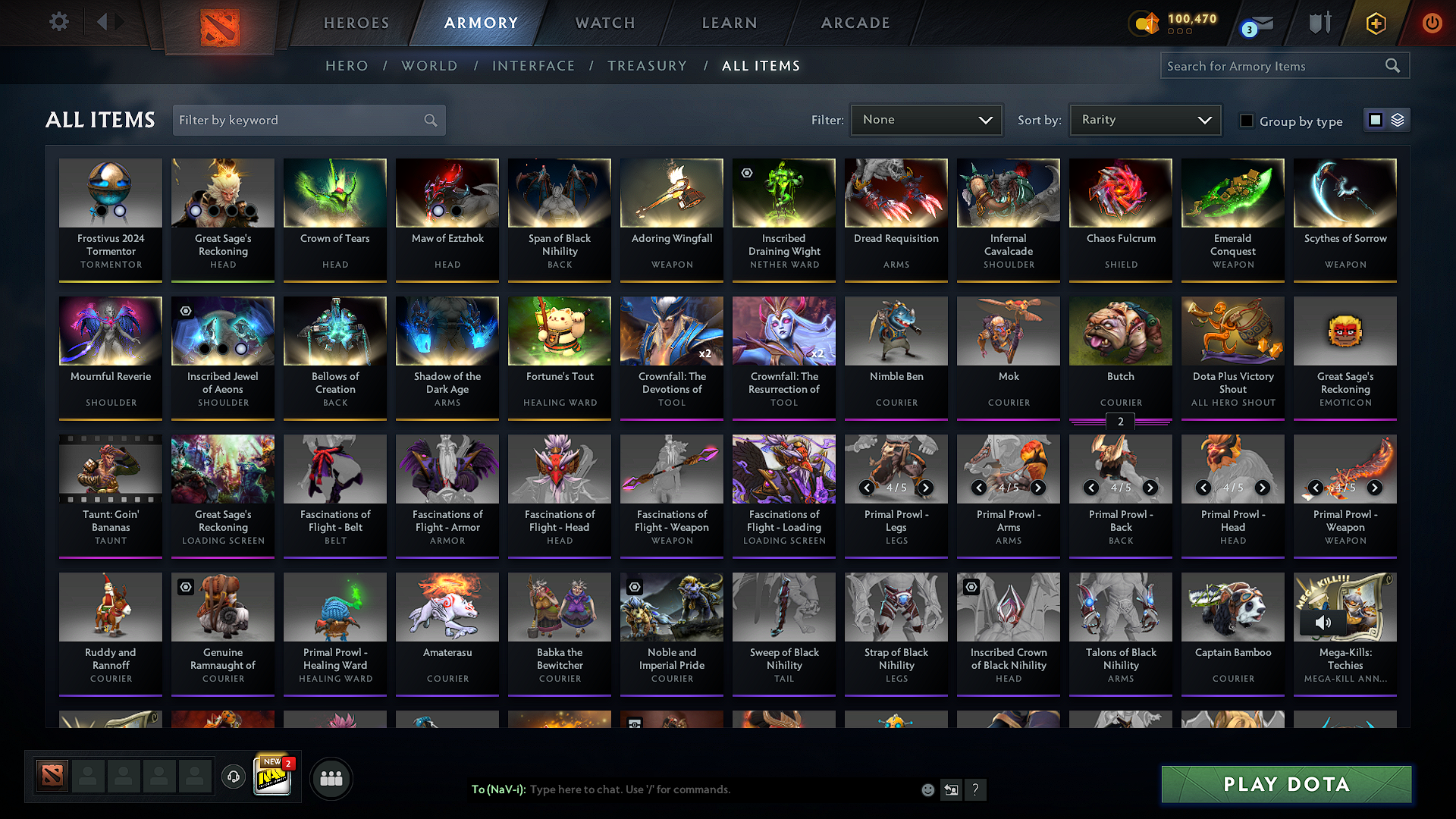The height and width of the screenshot is (819, 1456).
Task: Open the TREASURY section
Action: pyautogui.click(x=647, y=65)
